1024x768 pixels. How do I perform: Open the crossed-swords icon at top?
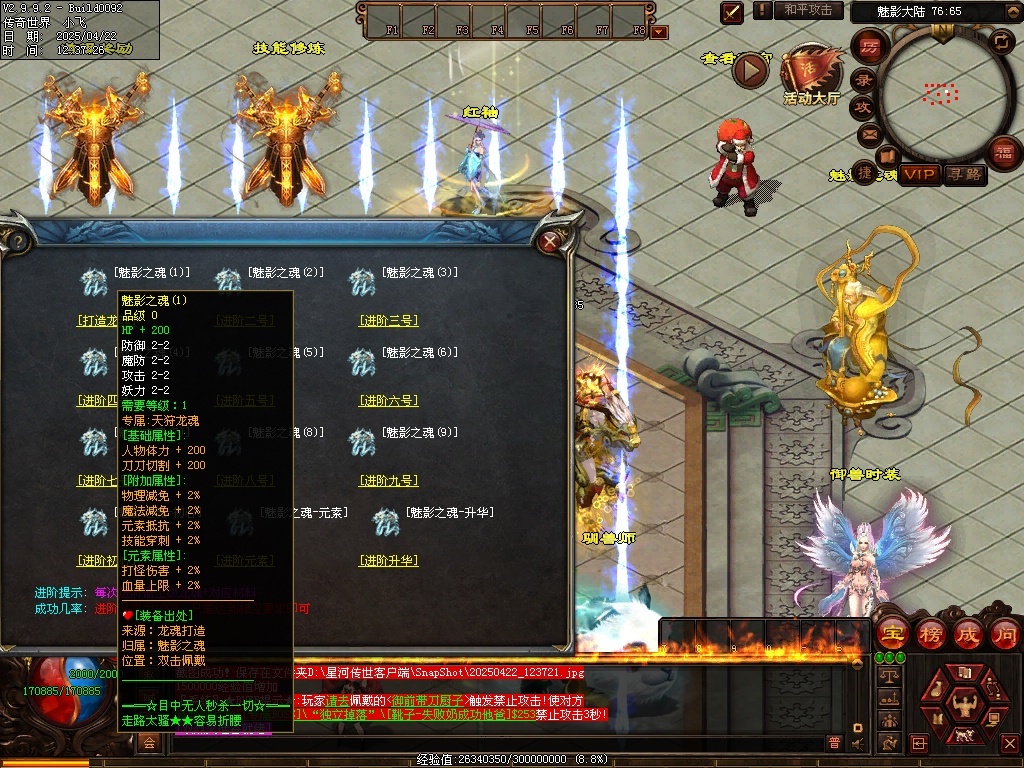coord(733,12)
